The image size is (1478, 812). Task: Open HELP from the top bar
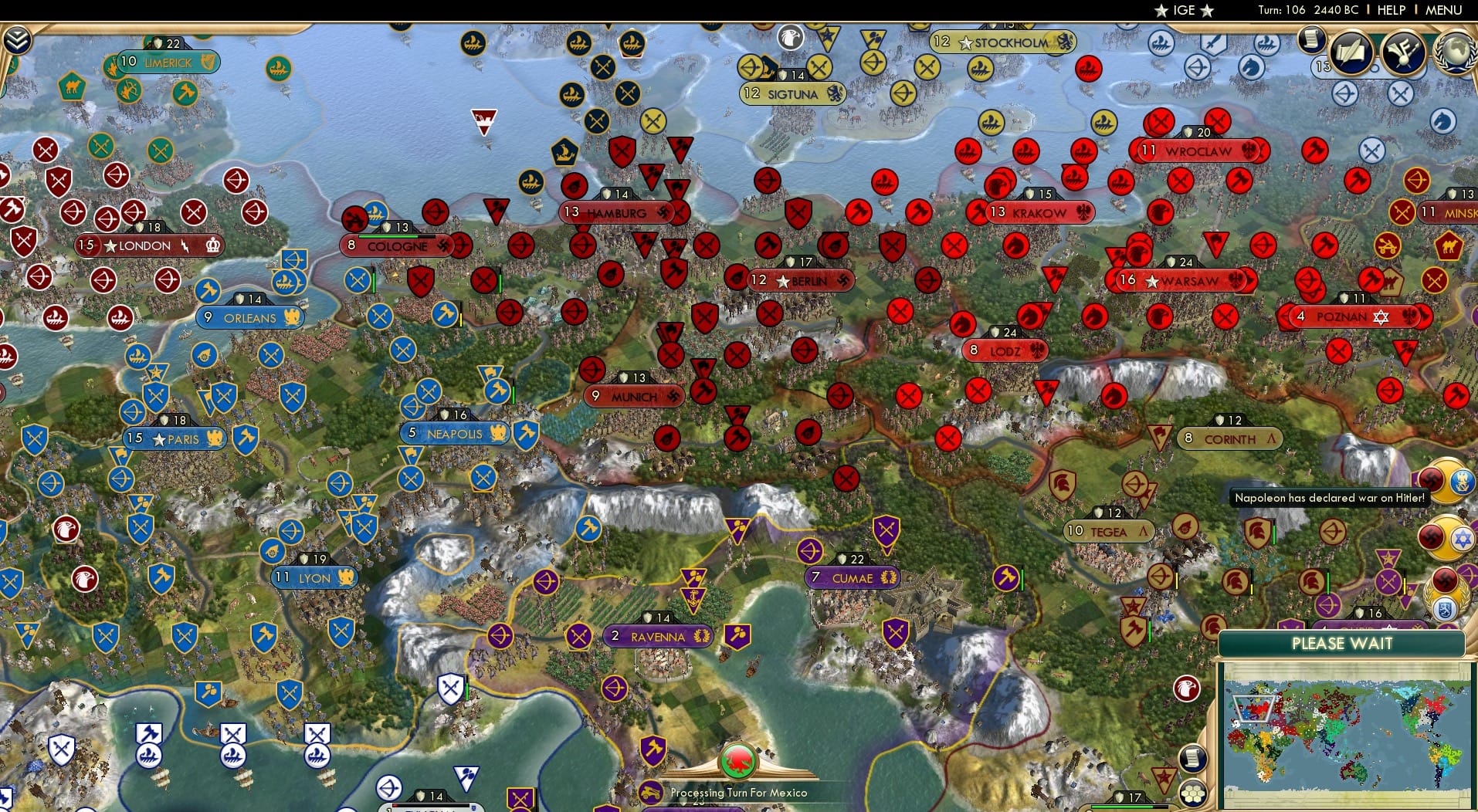[x=1390, y=11]
